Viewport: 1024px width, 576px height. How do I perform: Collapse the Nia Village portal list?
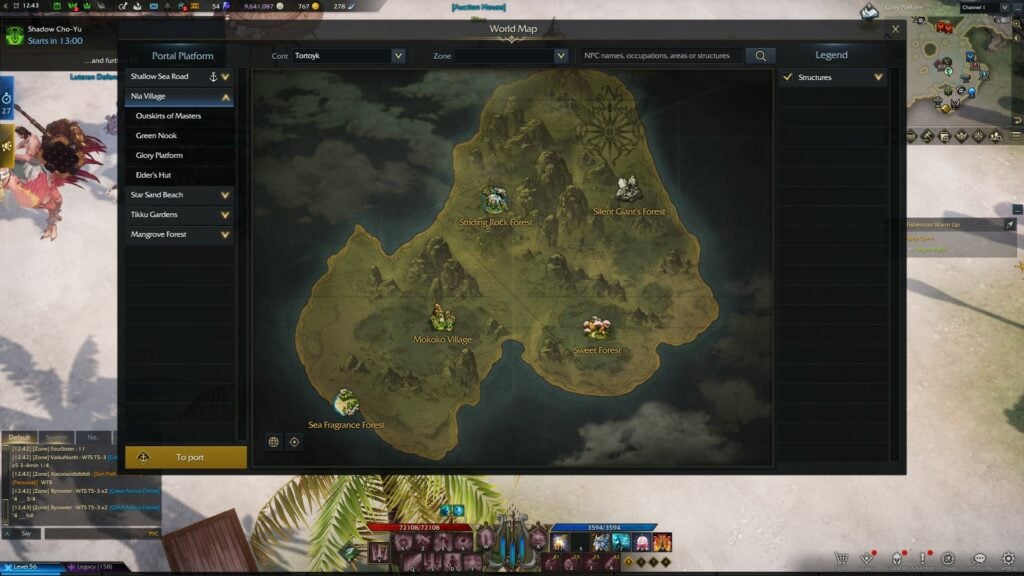coord(225,97)
